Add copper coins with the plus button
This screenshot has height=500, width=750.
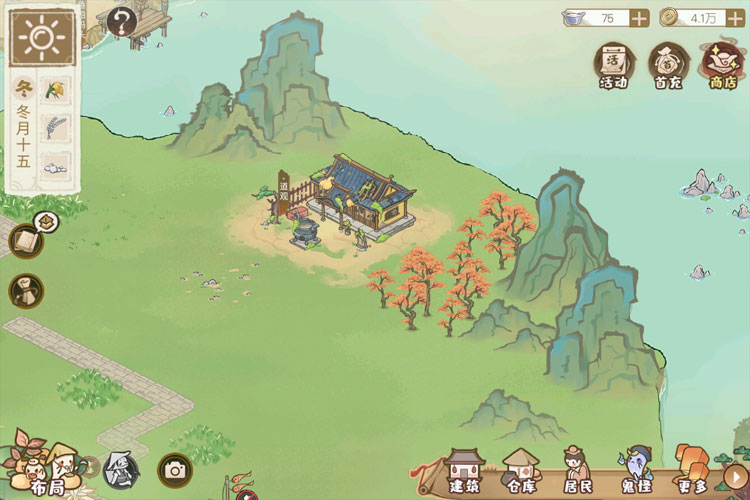pyautogui.click(x=736, y=17)
